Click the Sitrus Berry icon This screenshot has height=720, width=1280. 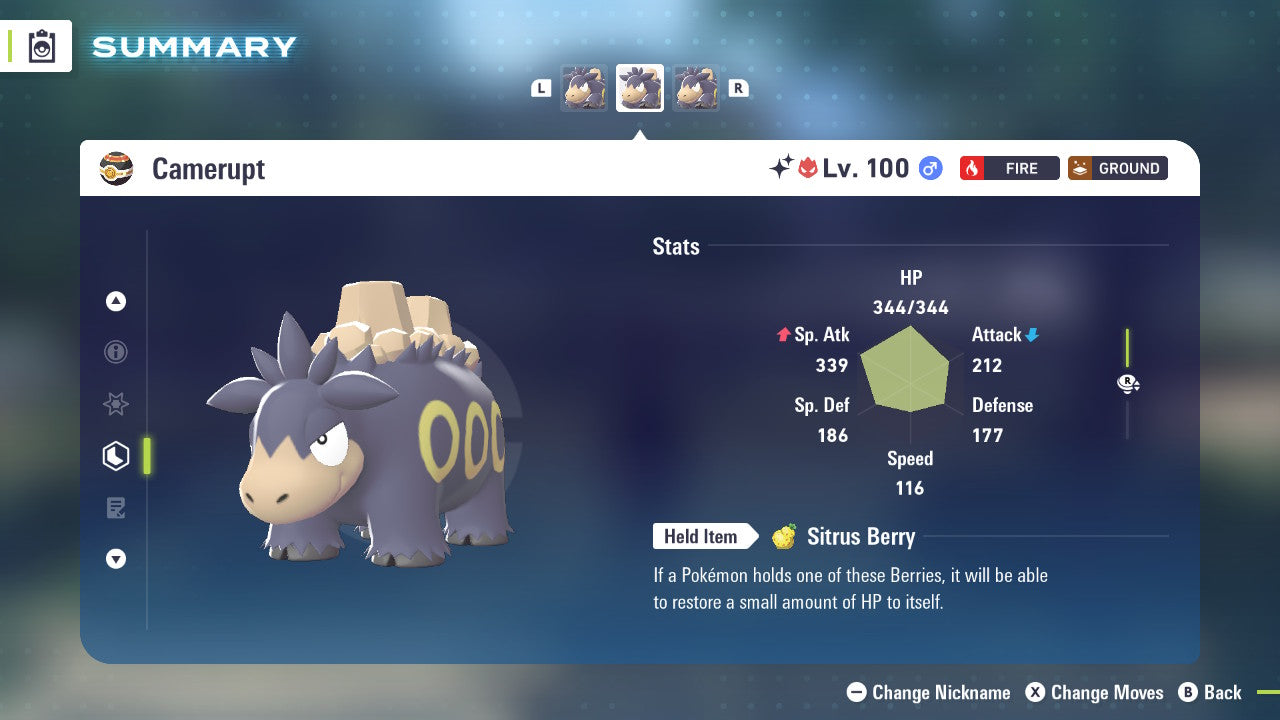[785, 537]
